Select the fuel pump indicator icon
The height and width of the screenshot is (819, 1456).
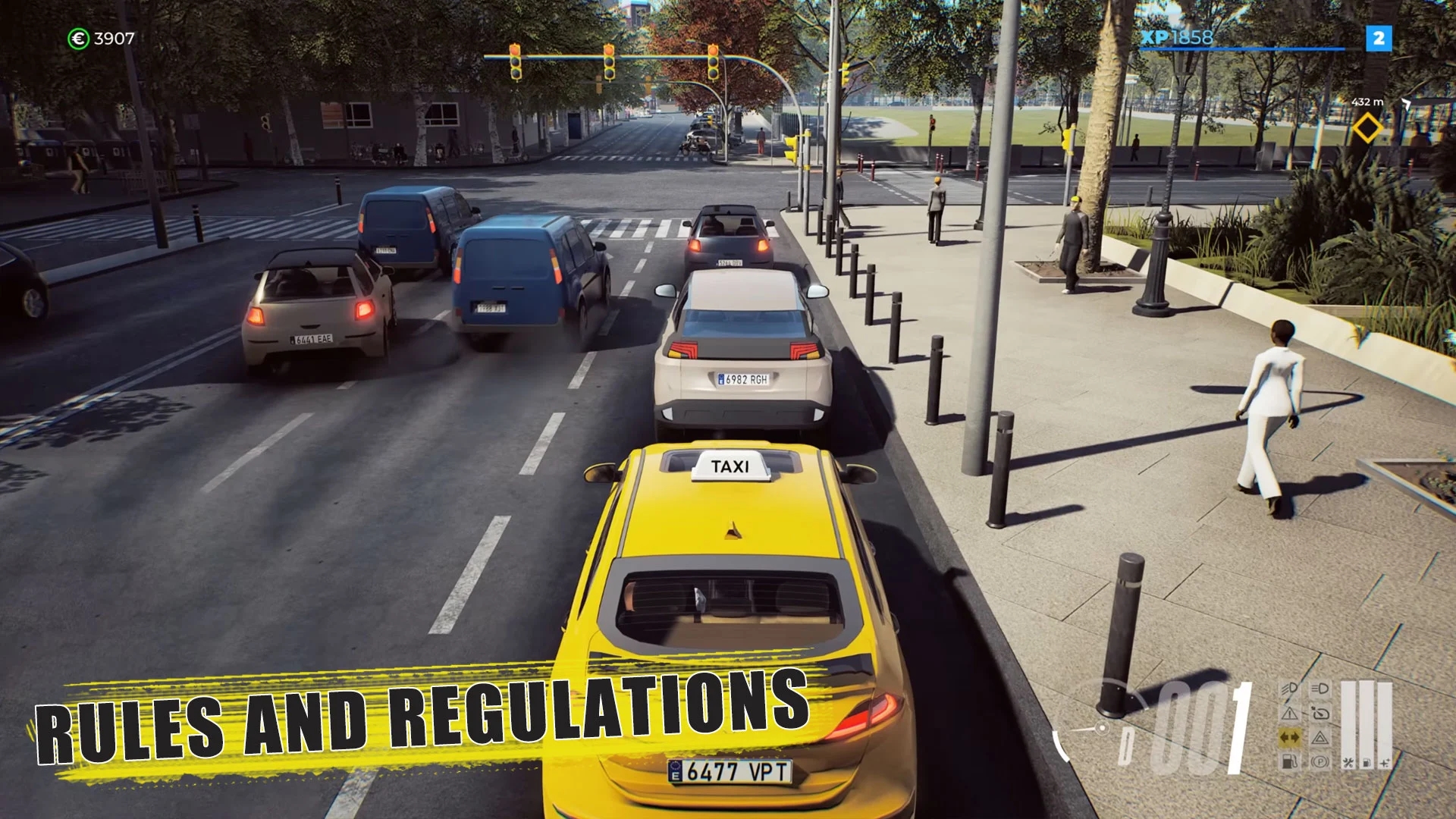coord(1289,761)
